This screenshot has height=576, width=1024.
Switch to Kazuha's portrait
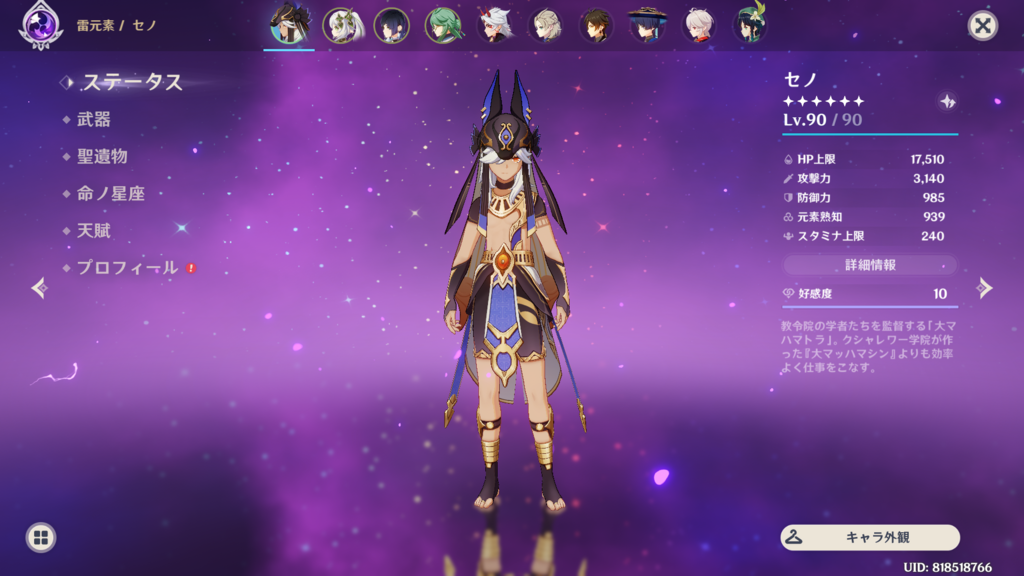tap(698, 25)
